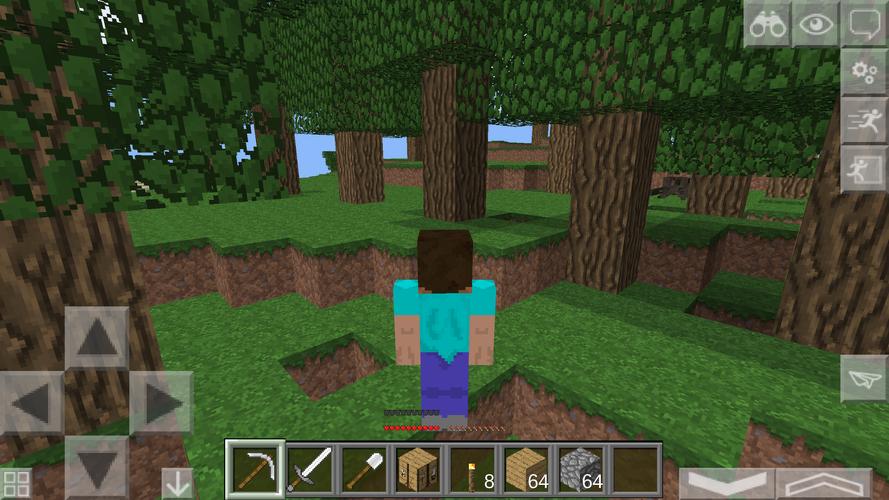889x500 pixels.
Task: Toggle the eye camera view button
Action: pyautogui.click(x=815, y=24)
